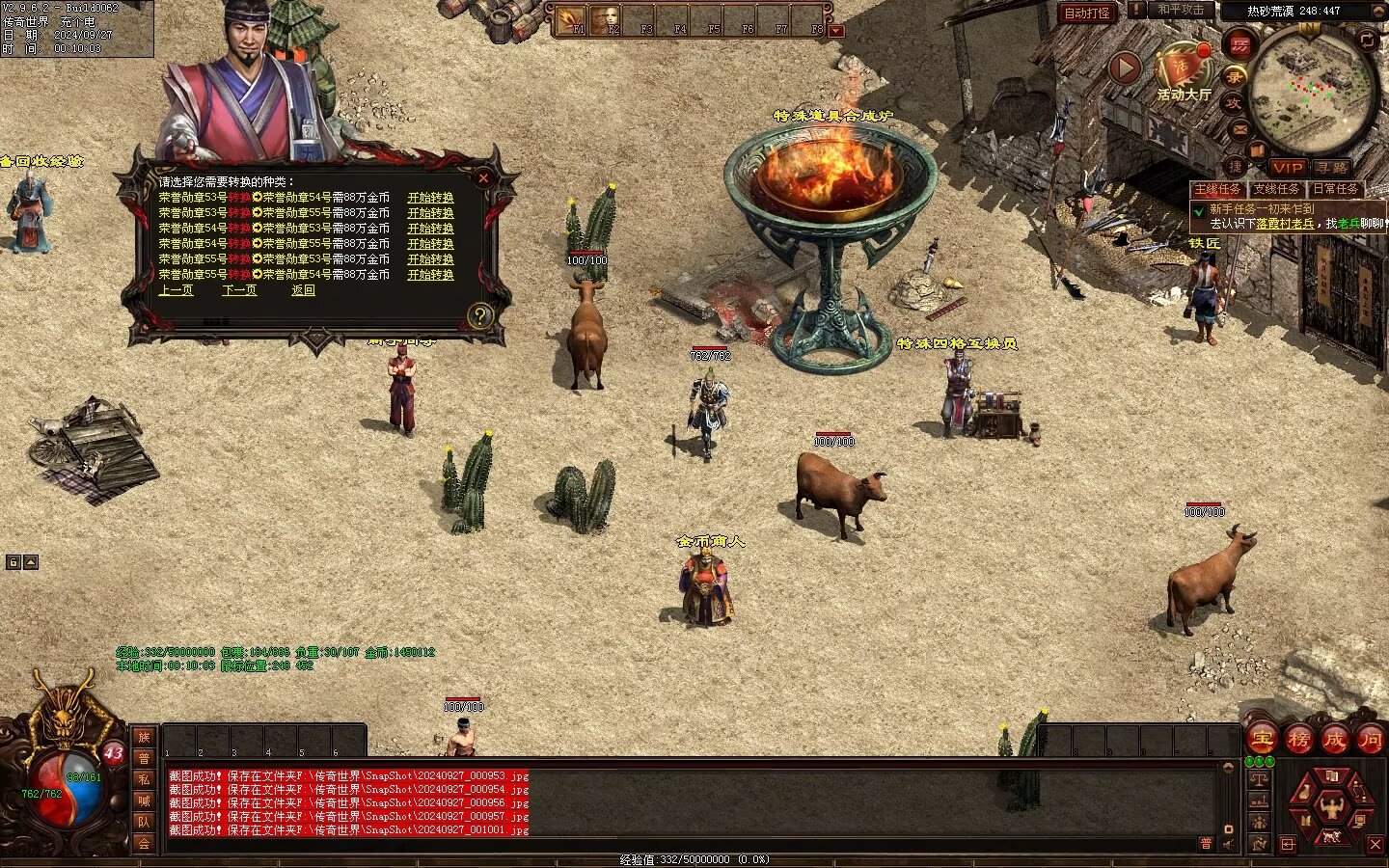Open the 活动大厅 activity hall
Screen dimensions: 1389x868
[1184, 72]
